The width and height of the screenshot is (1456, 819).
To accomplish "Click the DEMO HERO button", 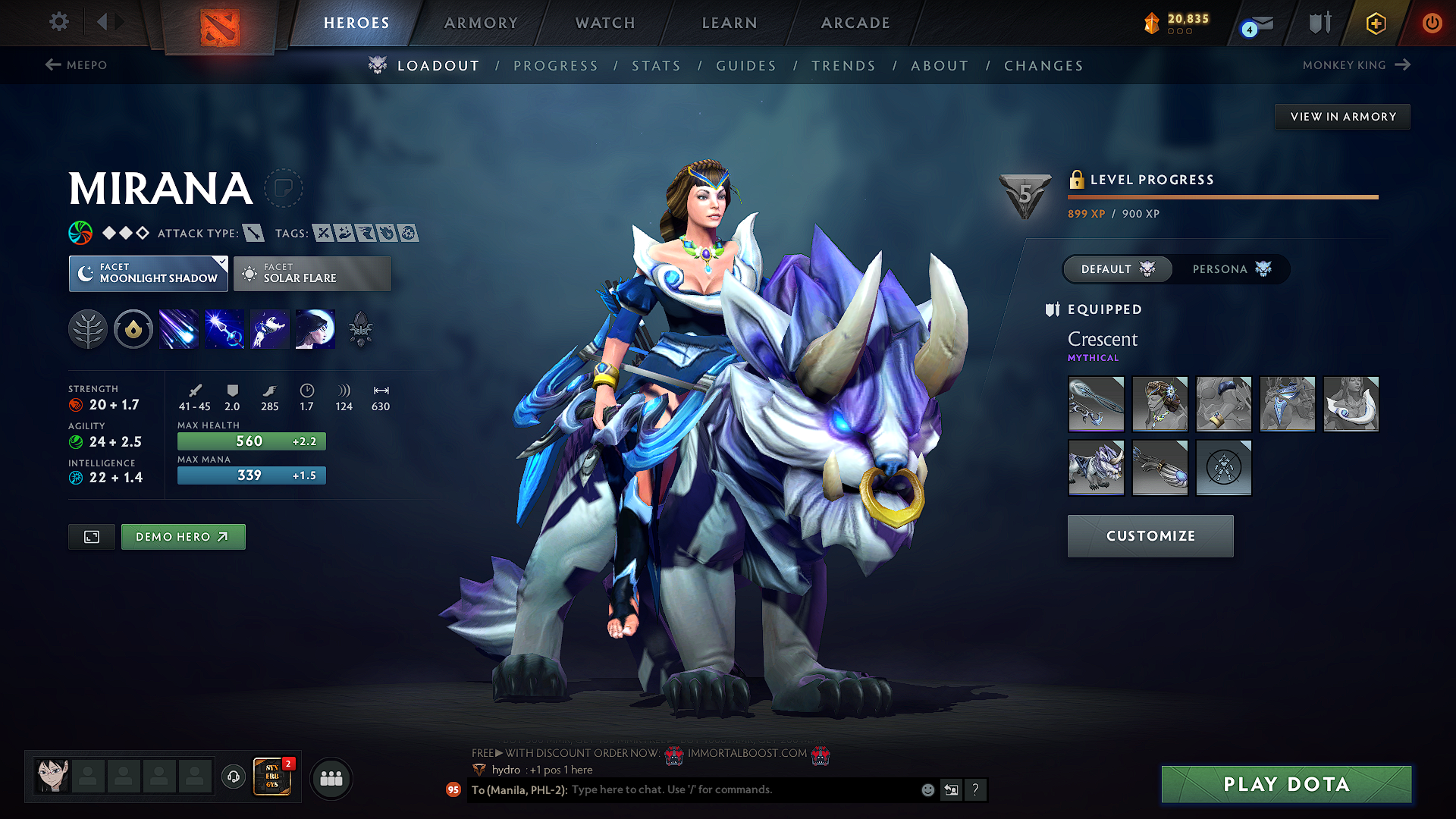I will [x=183, y=536].
